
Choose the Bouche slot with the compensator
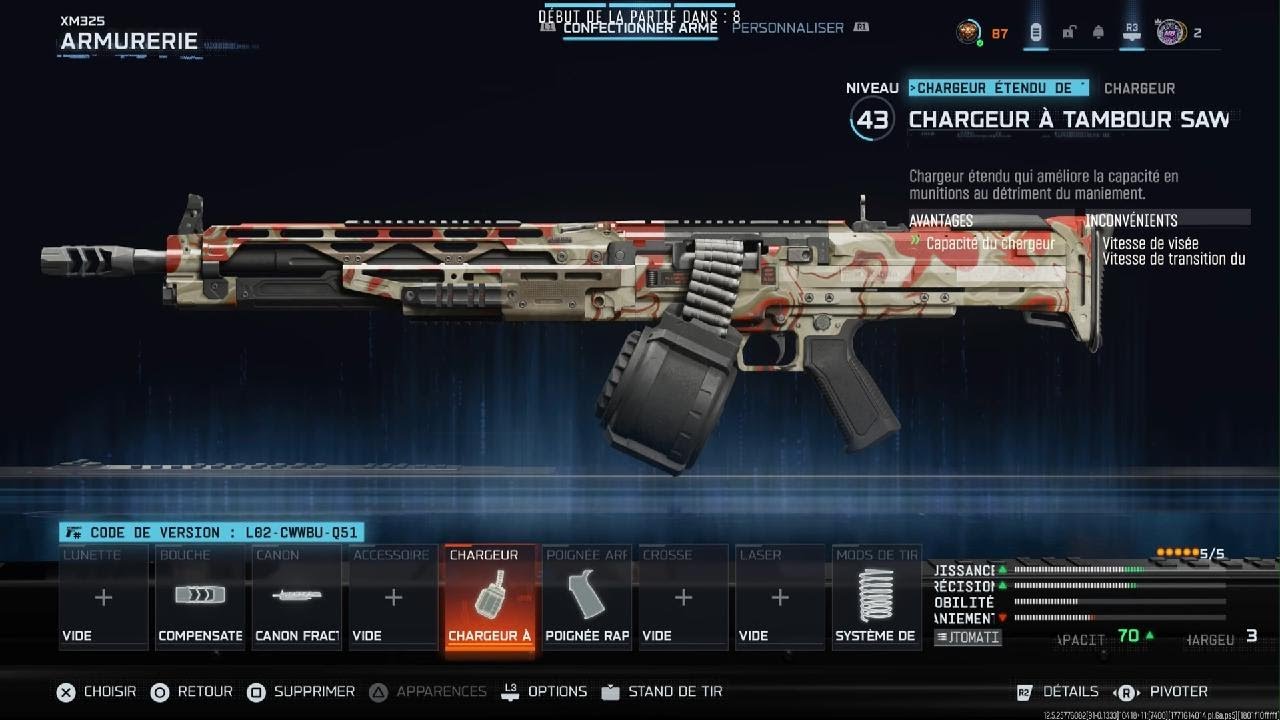(x=200, y=598)
